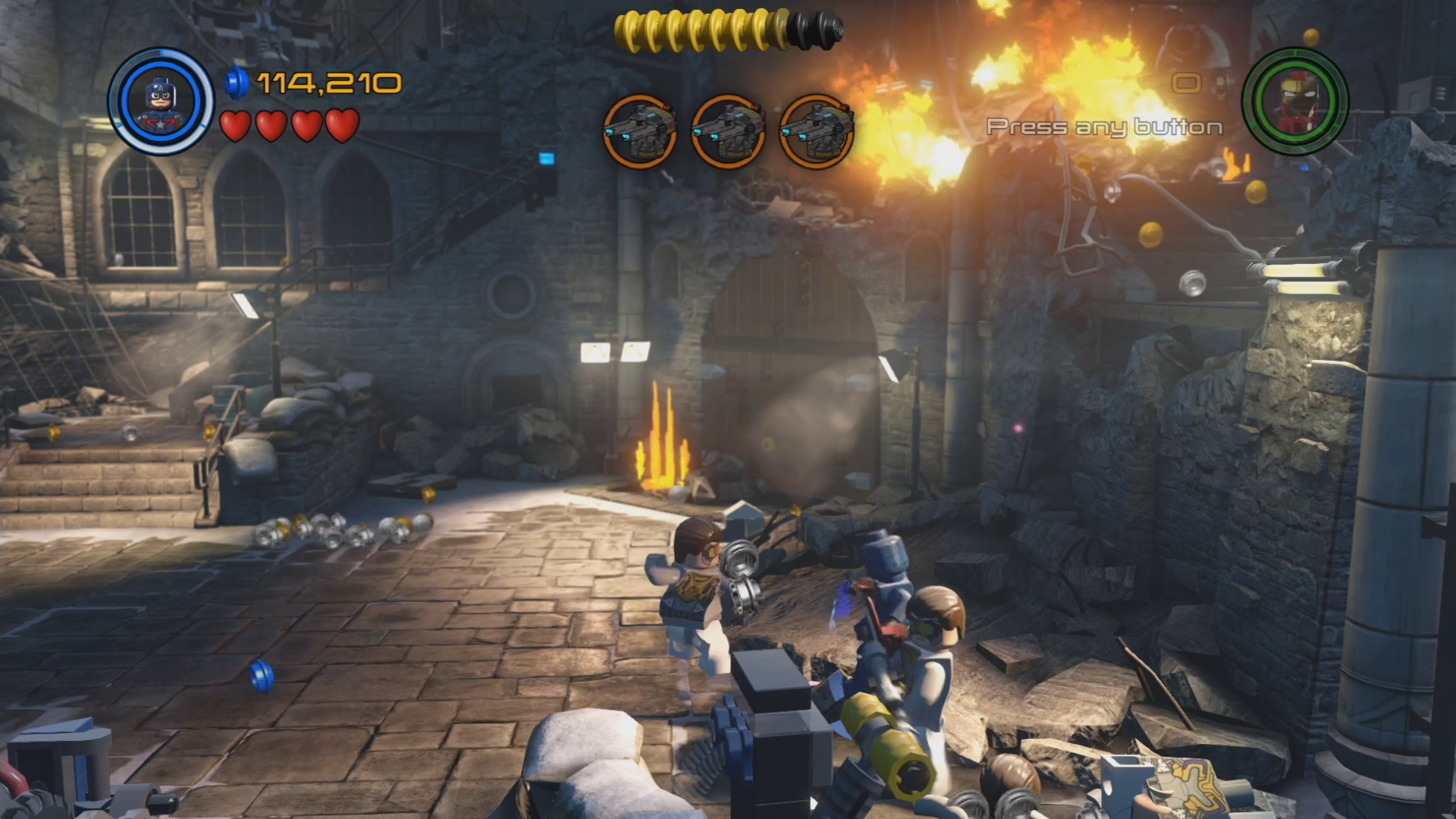Select the Captain America character portrait
The width and height of the screenshot is (1456, 819).
pyautogui.click(x=161, y=101)
